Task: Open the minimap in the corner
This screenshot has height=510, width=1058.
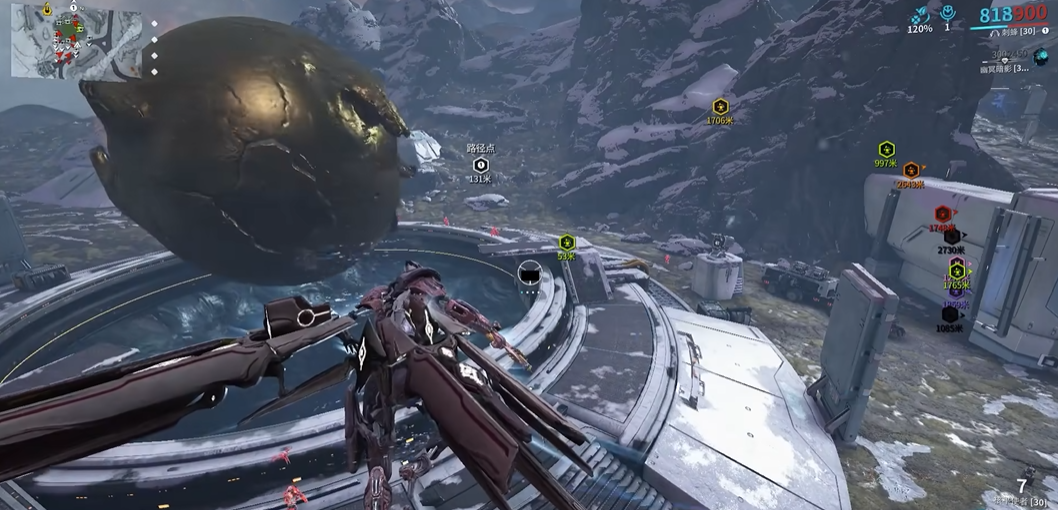Action: [77, 43]
